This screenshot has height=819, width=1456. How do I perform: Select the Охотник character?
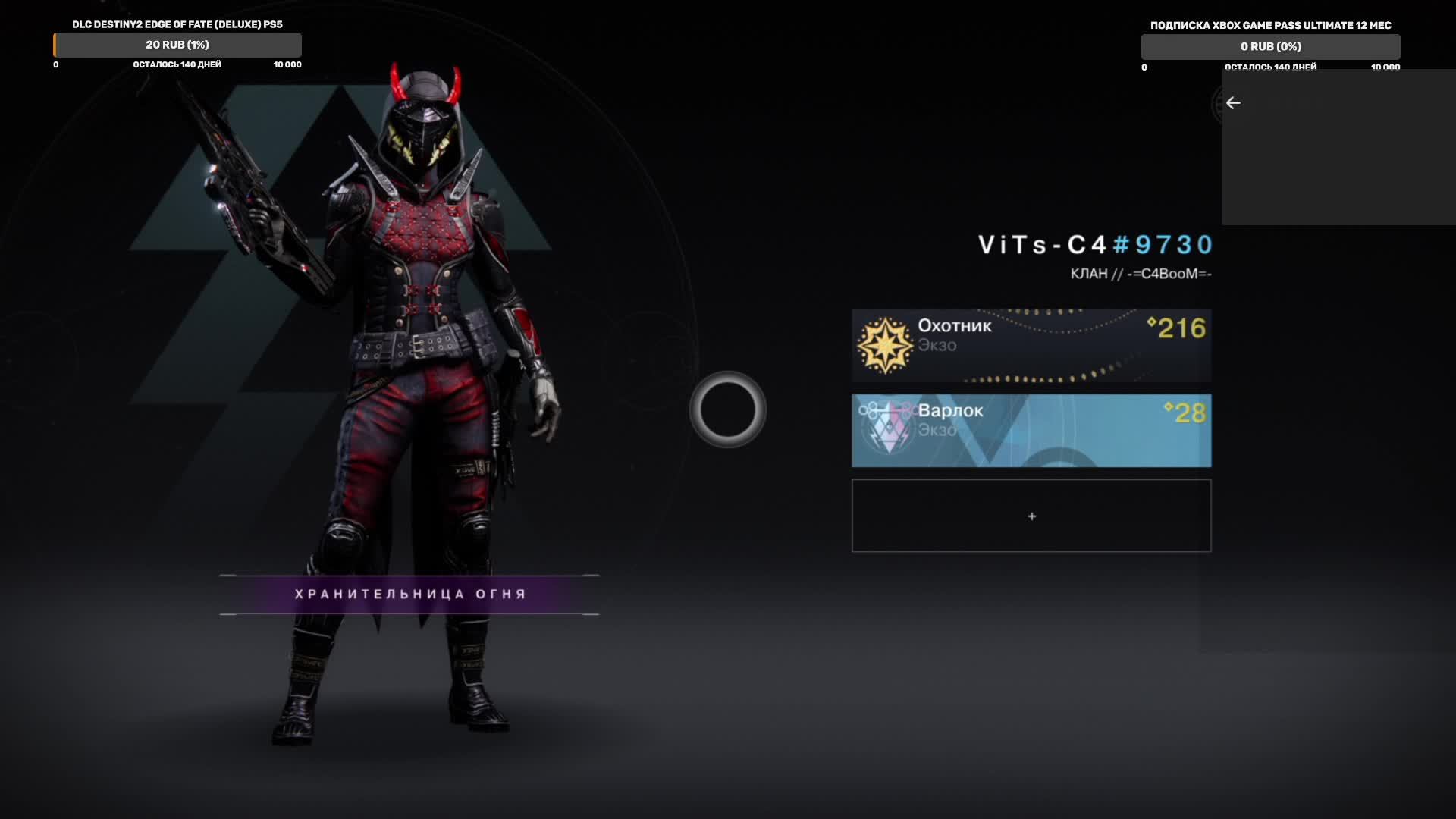[1031, 345]
